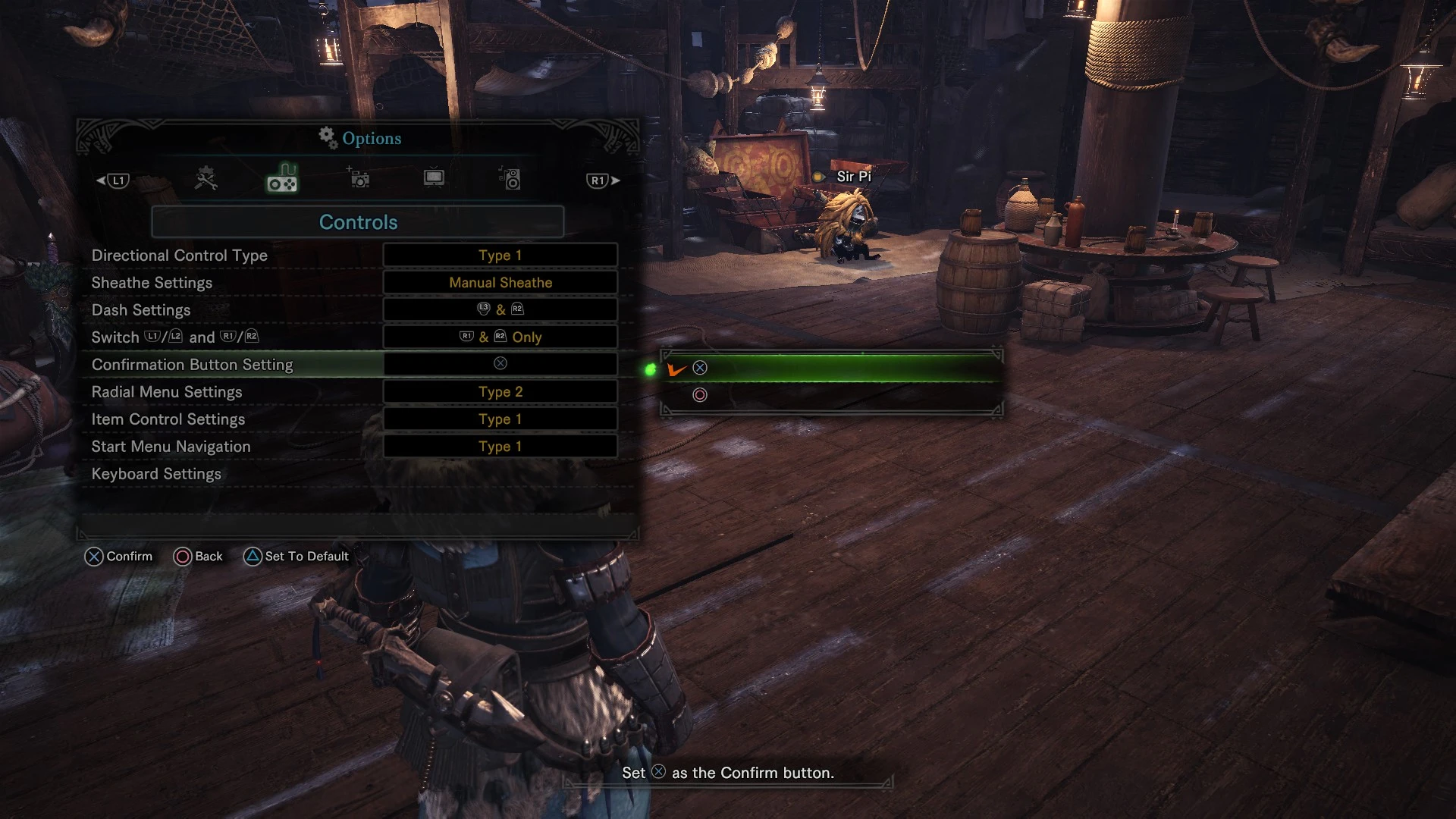The image size is (1456, 819).
Task: Switch to the controller Controls tab
Action: [282, 179]
